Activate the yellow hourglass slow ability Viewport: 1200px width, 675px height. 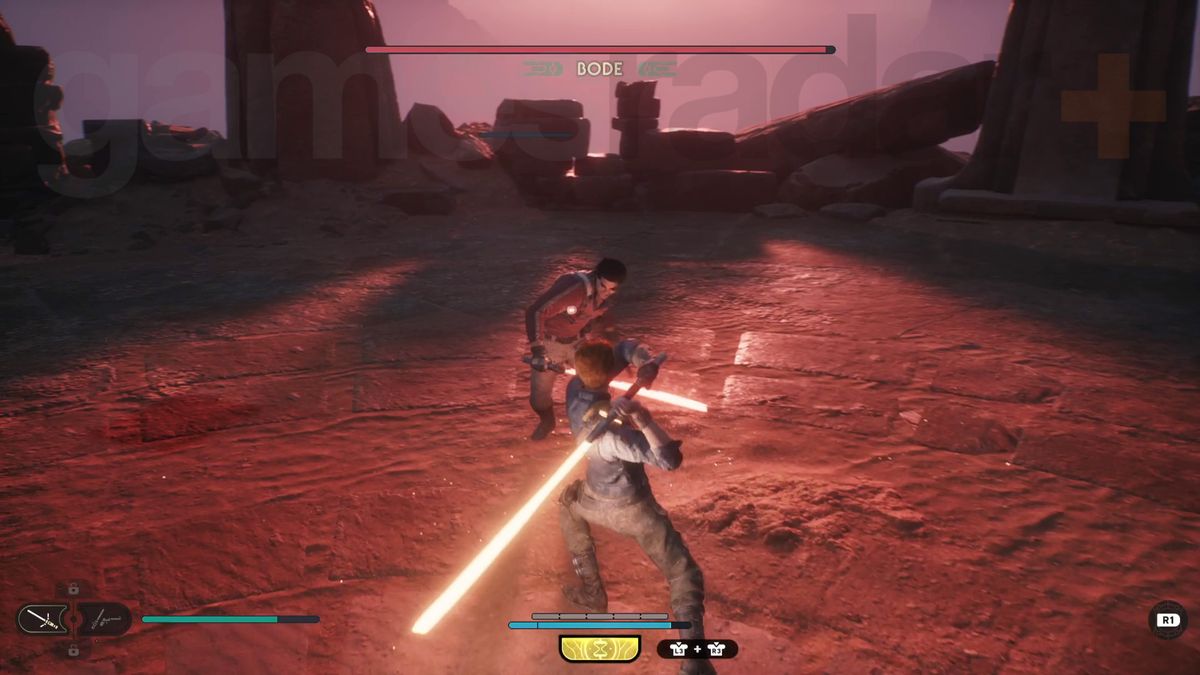(600, 649)
